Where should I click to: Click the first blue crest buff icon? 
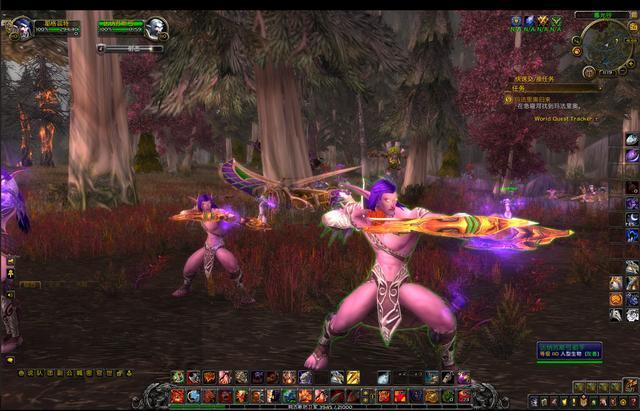coord(516,20)
